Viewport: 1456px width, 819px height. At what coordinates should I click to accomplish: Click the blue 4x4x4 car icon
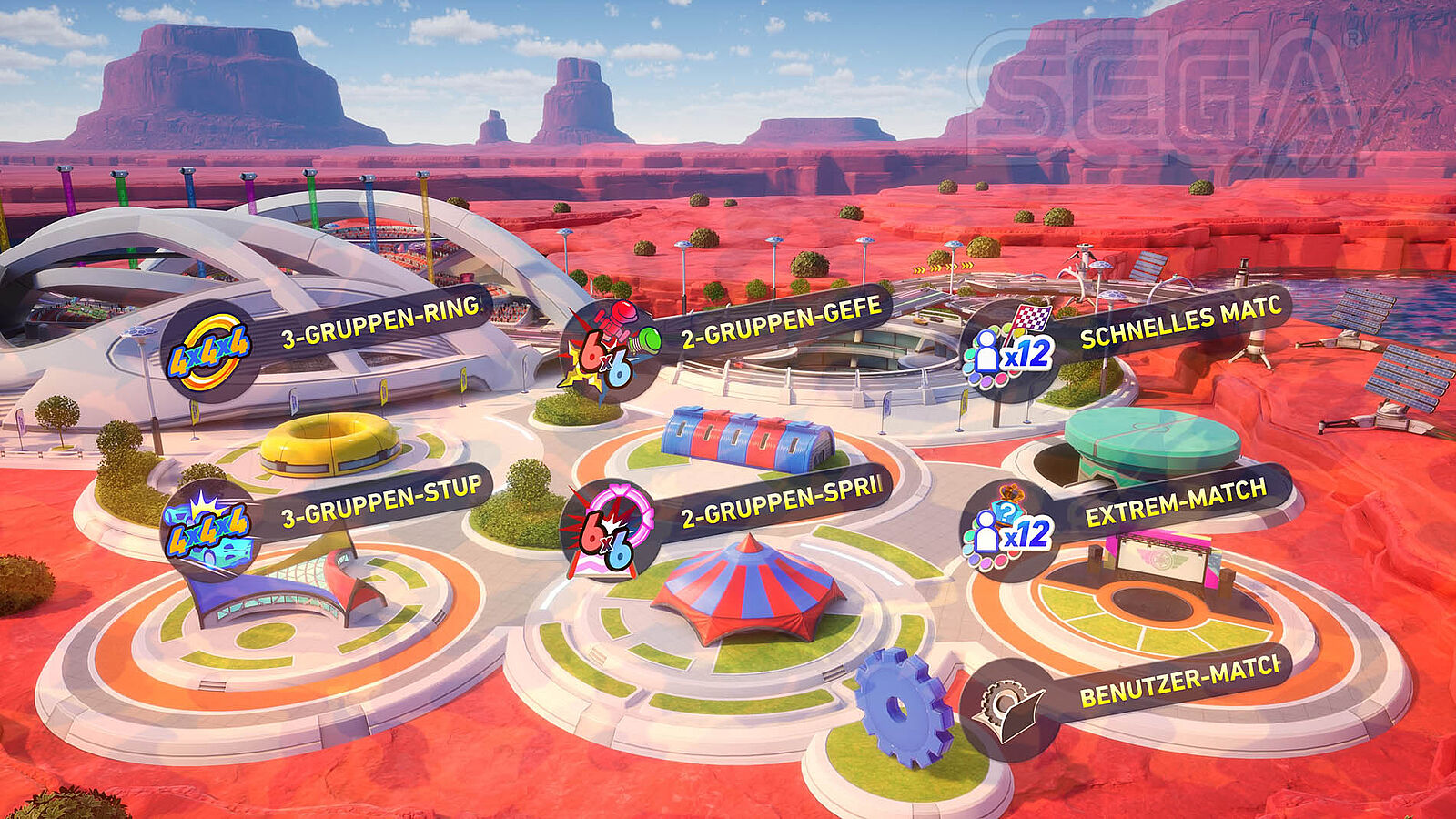click(x=208, y=531)
